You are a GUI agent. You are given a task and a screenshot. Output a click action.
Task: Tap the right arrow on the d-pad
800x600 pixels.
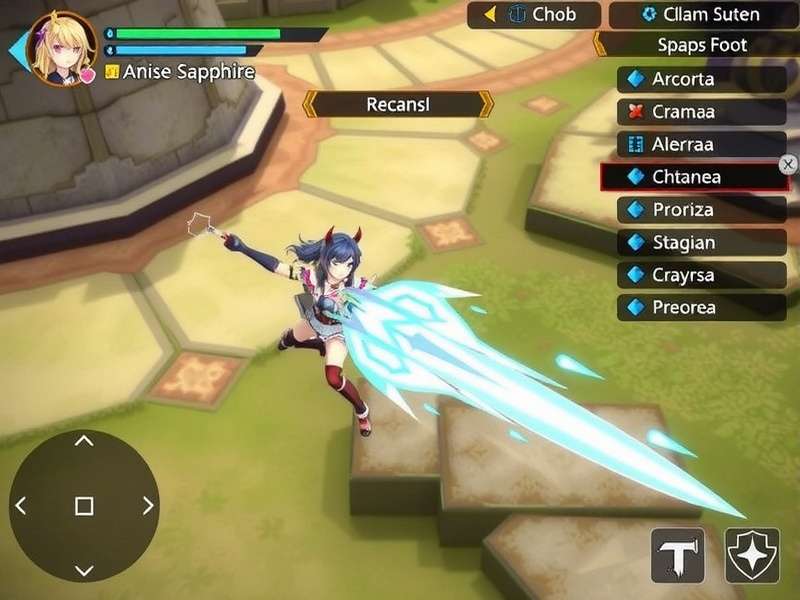148,506
